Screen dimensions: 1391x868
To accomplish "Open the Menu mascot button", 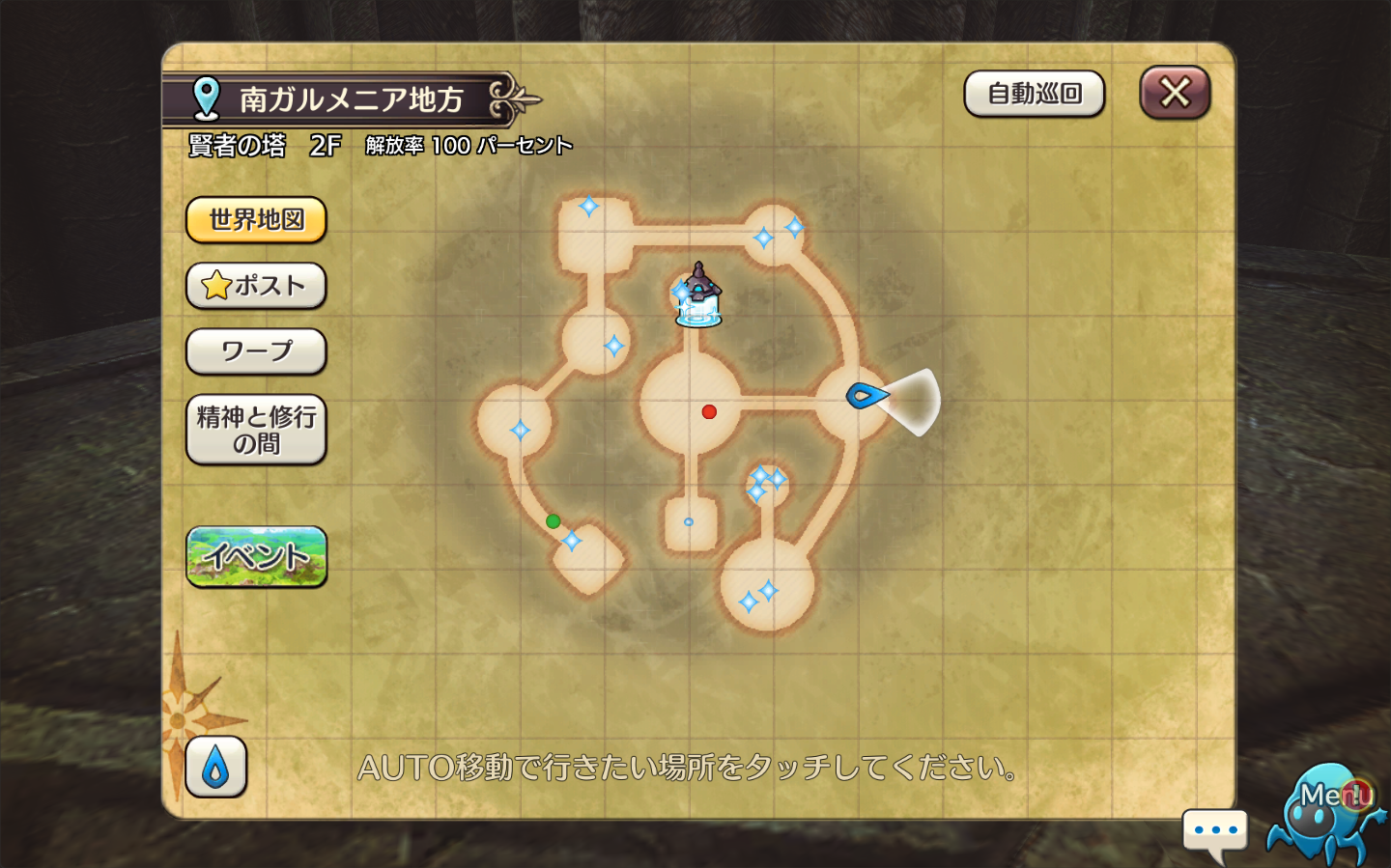I will tap(1332, 811).
